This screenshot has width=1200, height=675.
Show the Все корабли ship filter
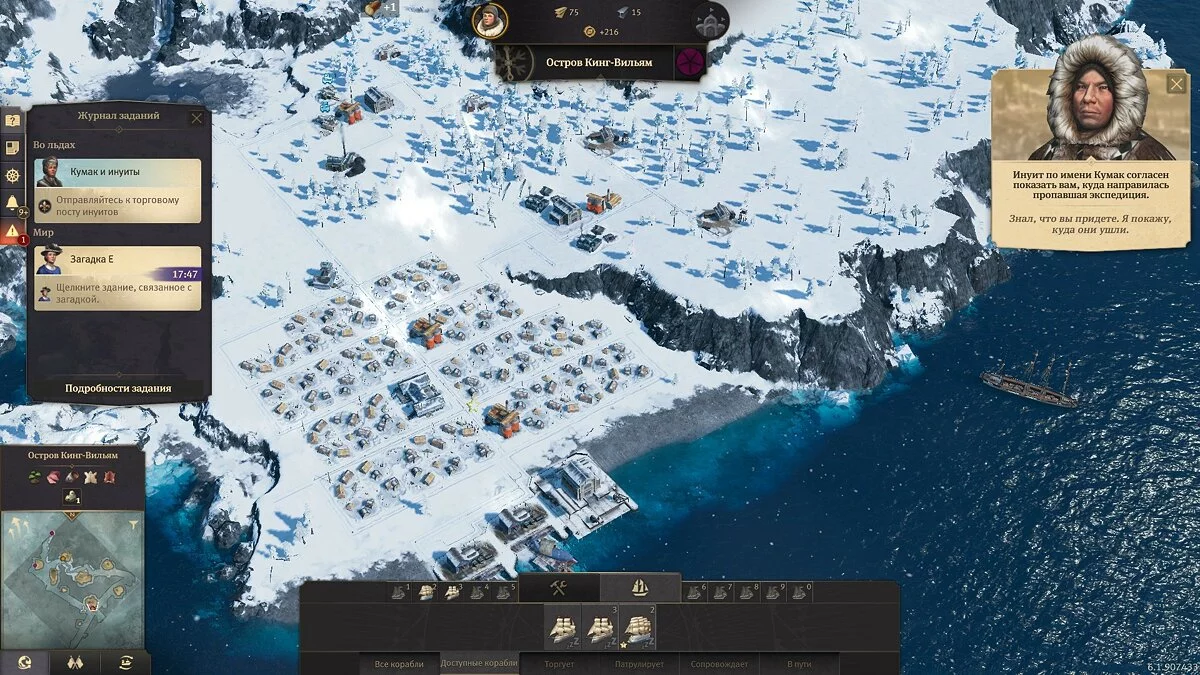(399, 664)
